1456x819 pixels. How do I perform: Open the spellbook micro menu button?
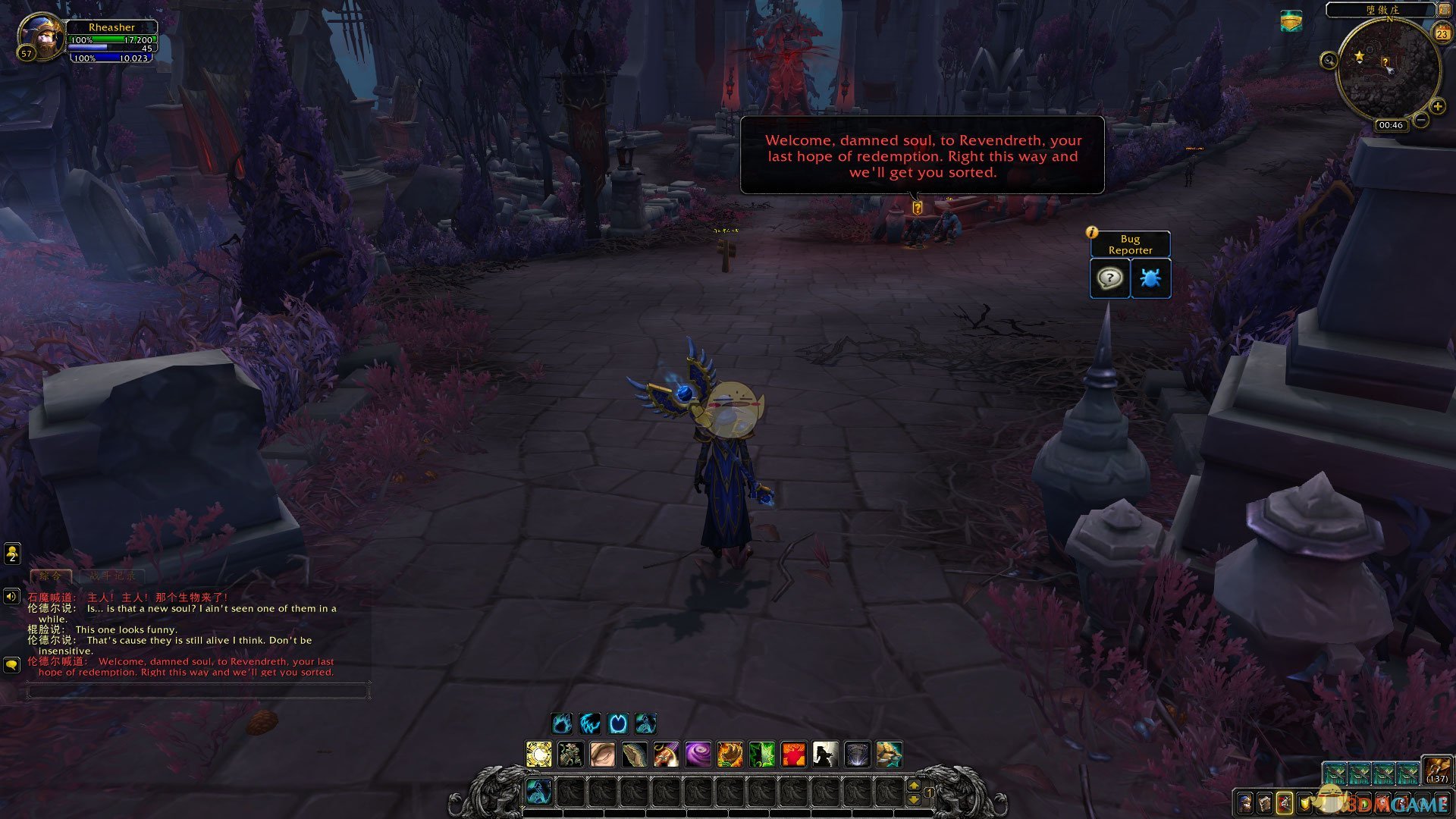click(1264, 802)
